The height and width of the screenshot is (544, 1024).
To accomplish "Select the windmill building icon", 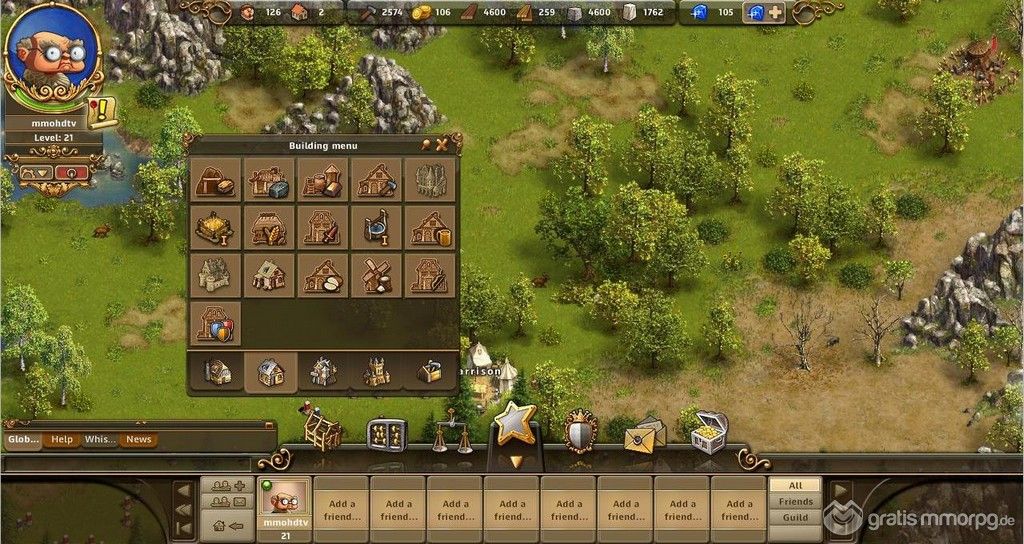I will pyautogui.click(x=377, y=275).
